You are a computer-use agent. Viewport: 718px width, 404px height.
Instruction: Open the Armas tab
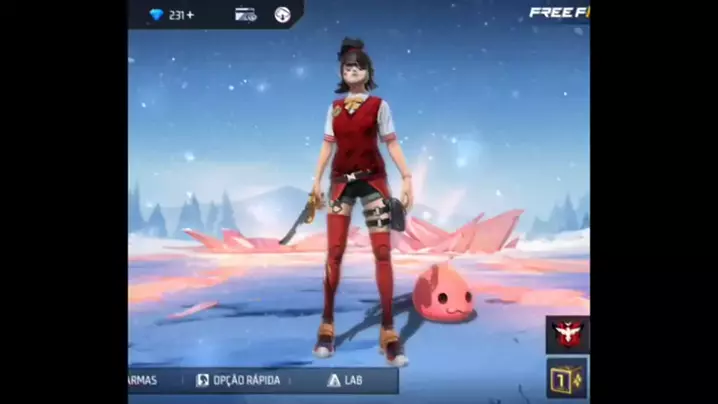pos(144,381)
